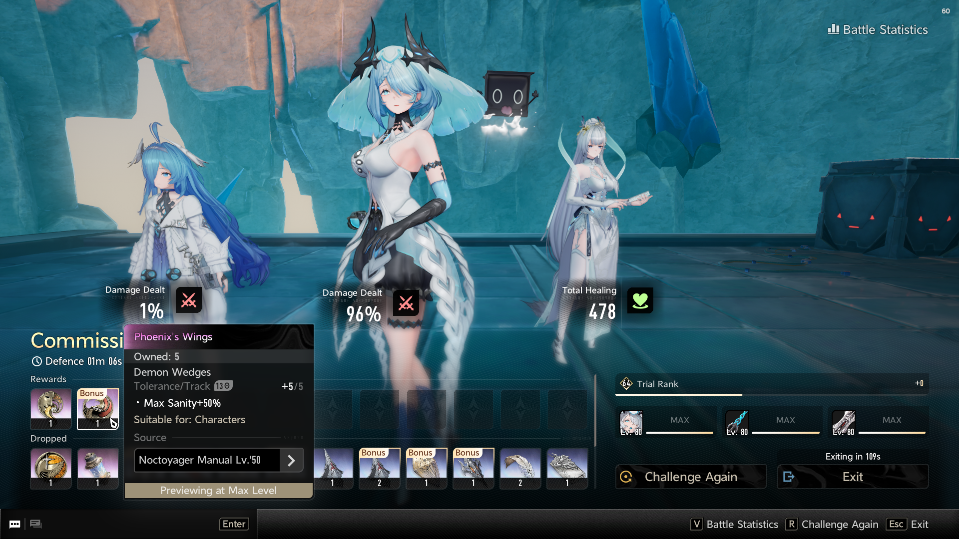Open the Noctoyager Manual Lv.50 source
The height and width of the screenshot is (539, 959).
click(x=219, y=460)
